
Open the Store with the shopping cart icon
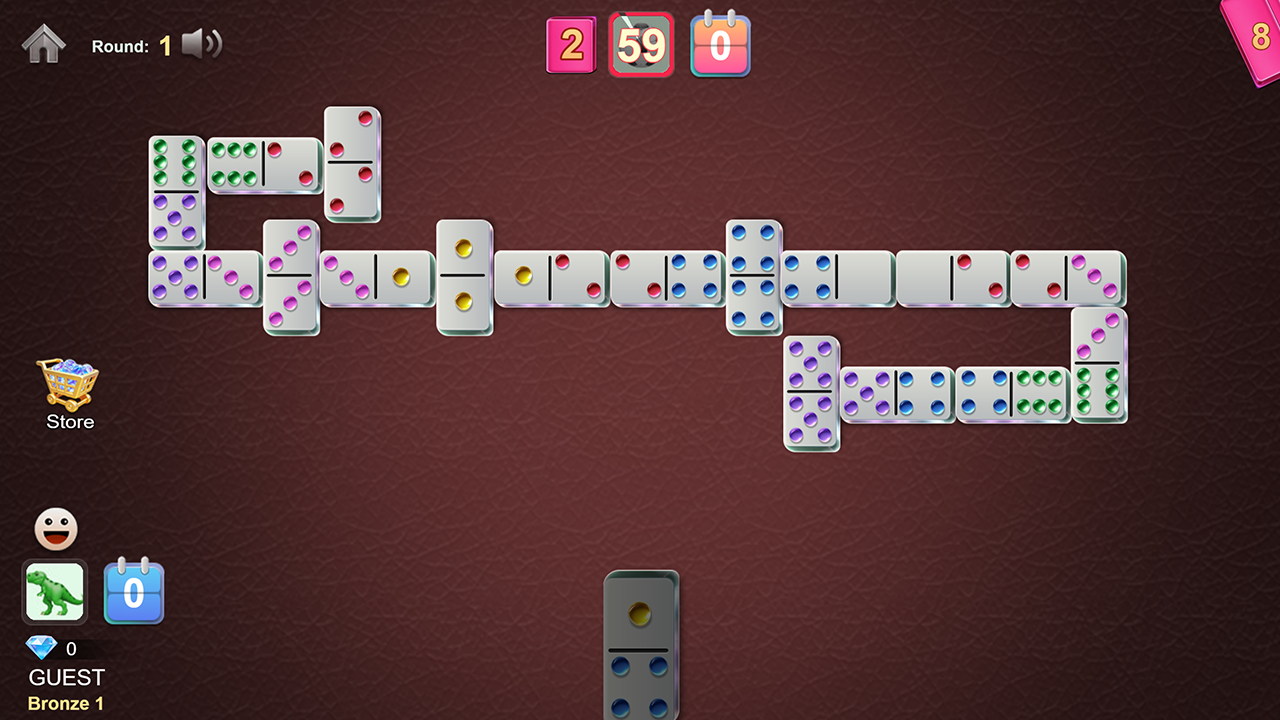68,382
